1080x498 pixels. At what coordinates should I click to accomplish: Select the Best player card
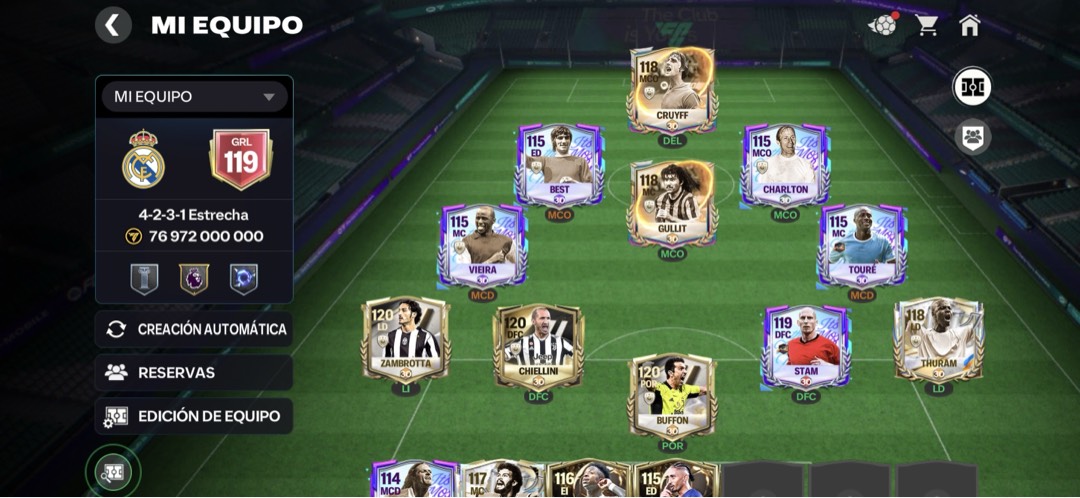point(560,165)
